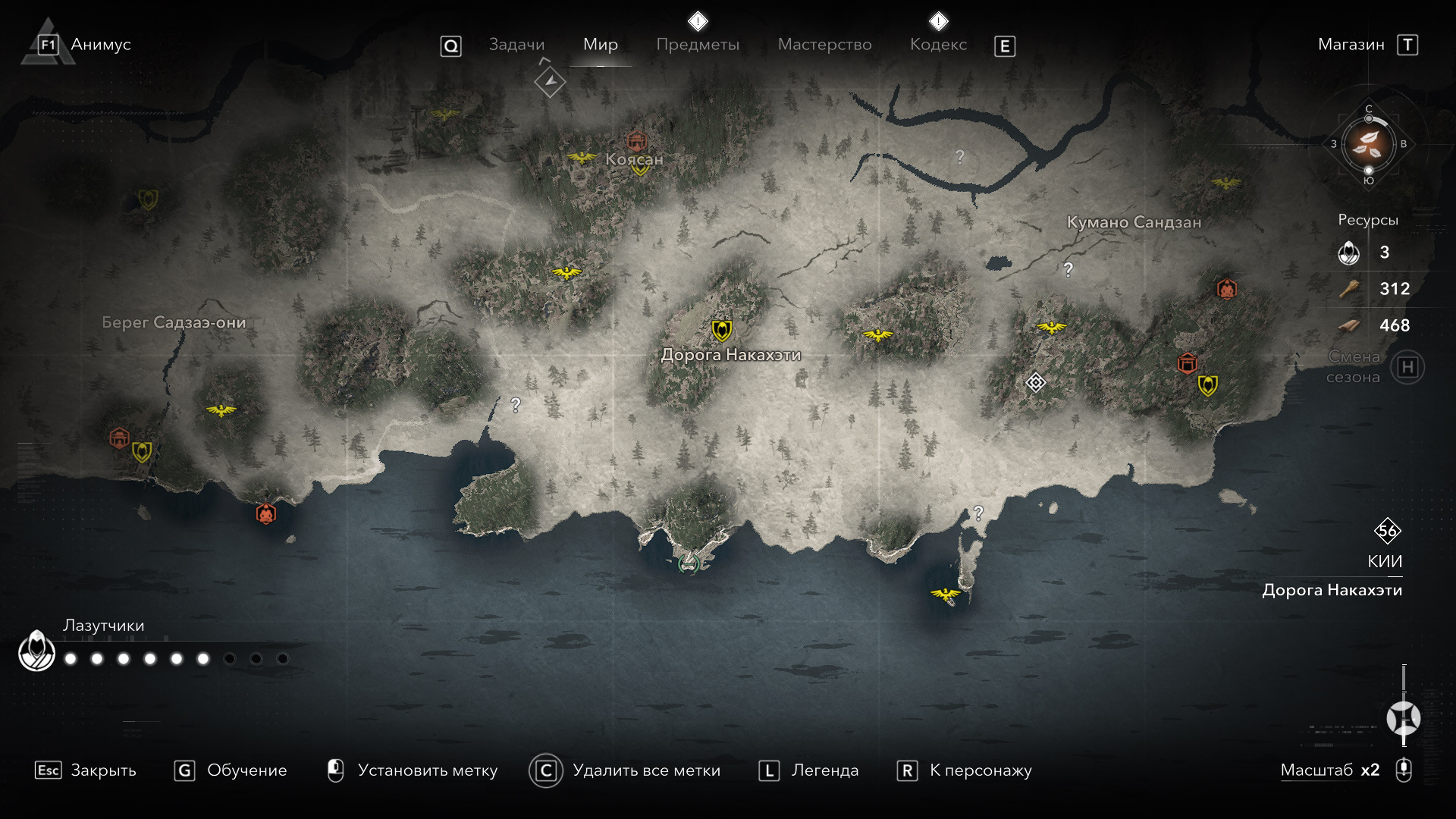Select the yellow bird viewpoint on the southern peninsula
Image resolution: width=1456 pixels, height=819 pixels.
point(946,594)
